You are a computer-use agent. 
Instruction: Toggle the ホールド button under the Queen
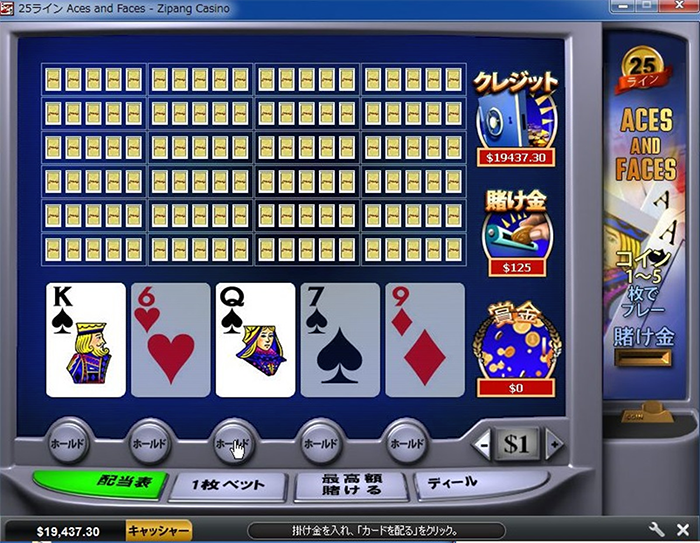tap(234, 441)
